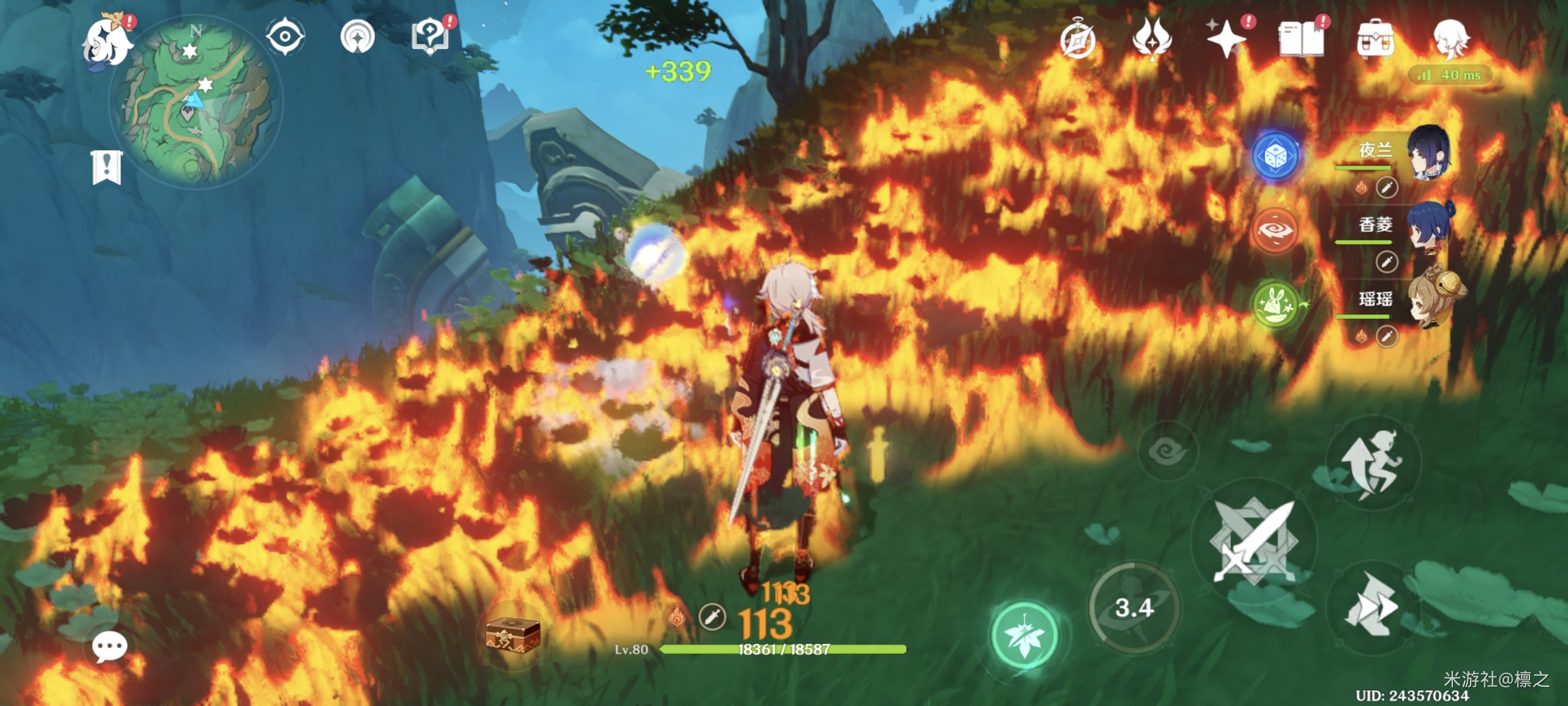Screen dimensions: 1568x706
Task: Open the backpack inventory
Action: click(x=1376, y=39)
